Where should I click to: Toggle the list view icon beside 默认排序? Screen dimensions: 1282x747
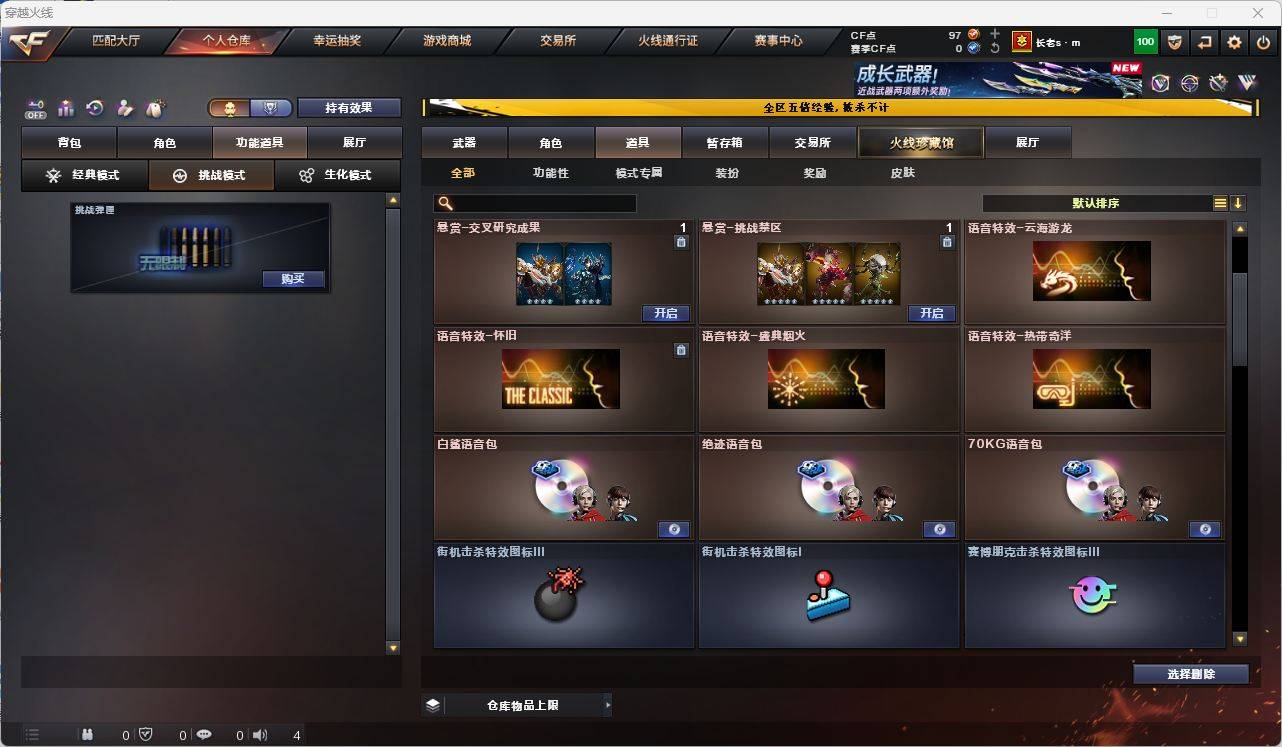pos(1220,202)
